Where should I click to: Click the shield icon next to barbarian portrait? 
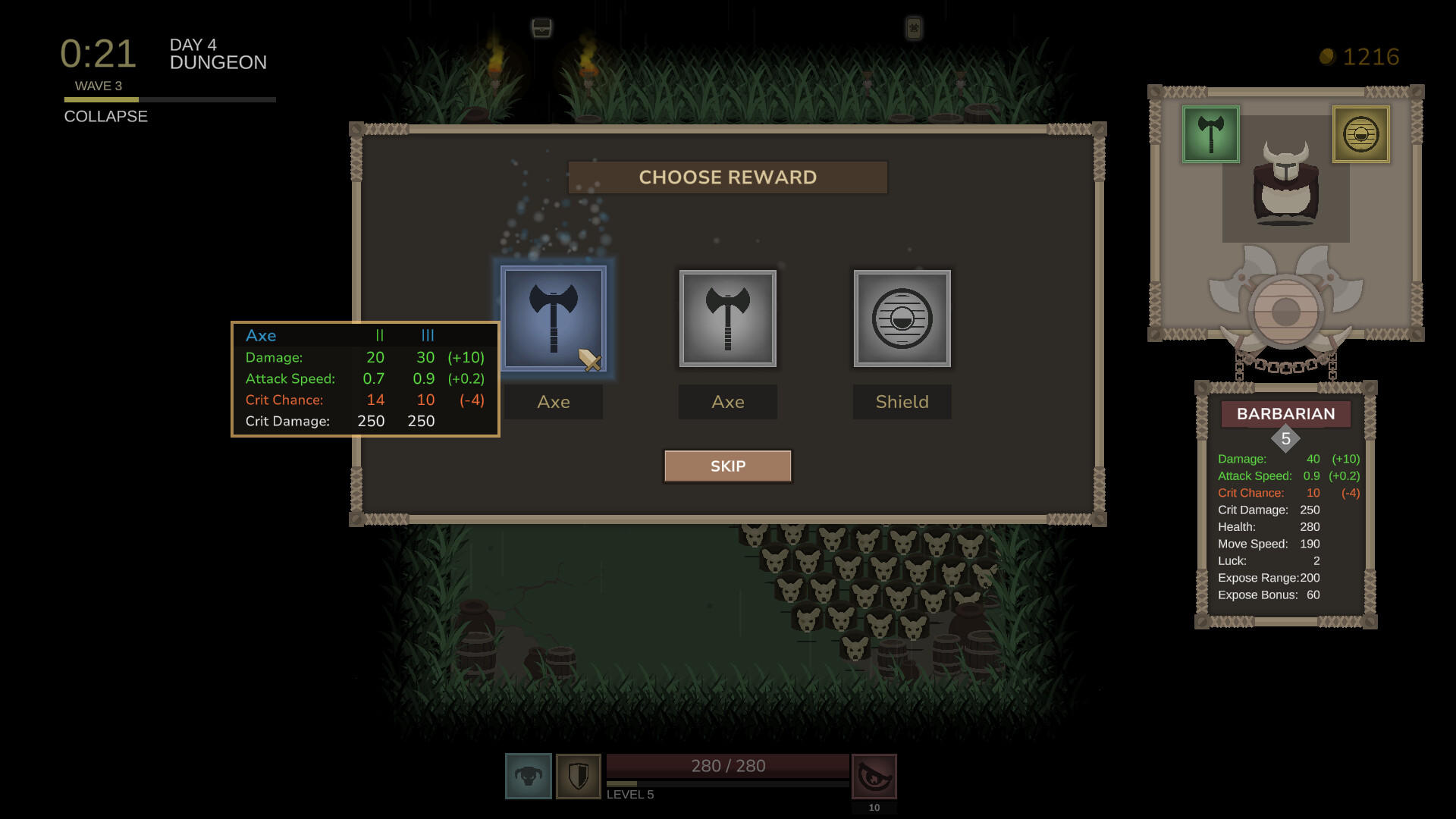click(x=579, y=776)
